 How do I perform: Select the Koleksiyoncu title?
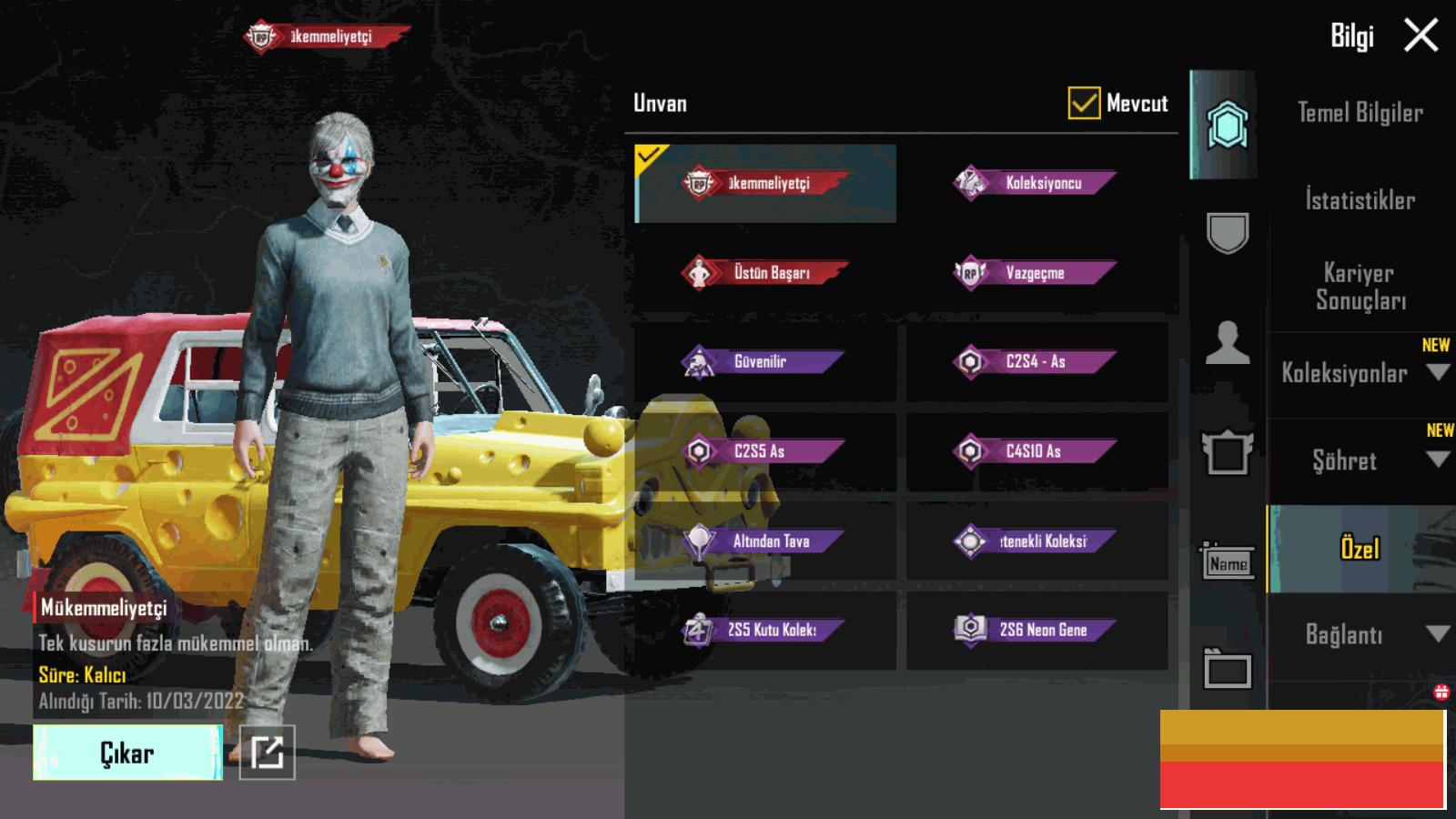coord(1036,183)
